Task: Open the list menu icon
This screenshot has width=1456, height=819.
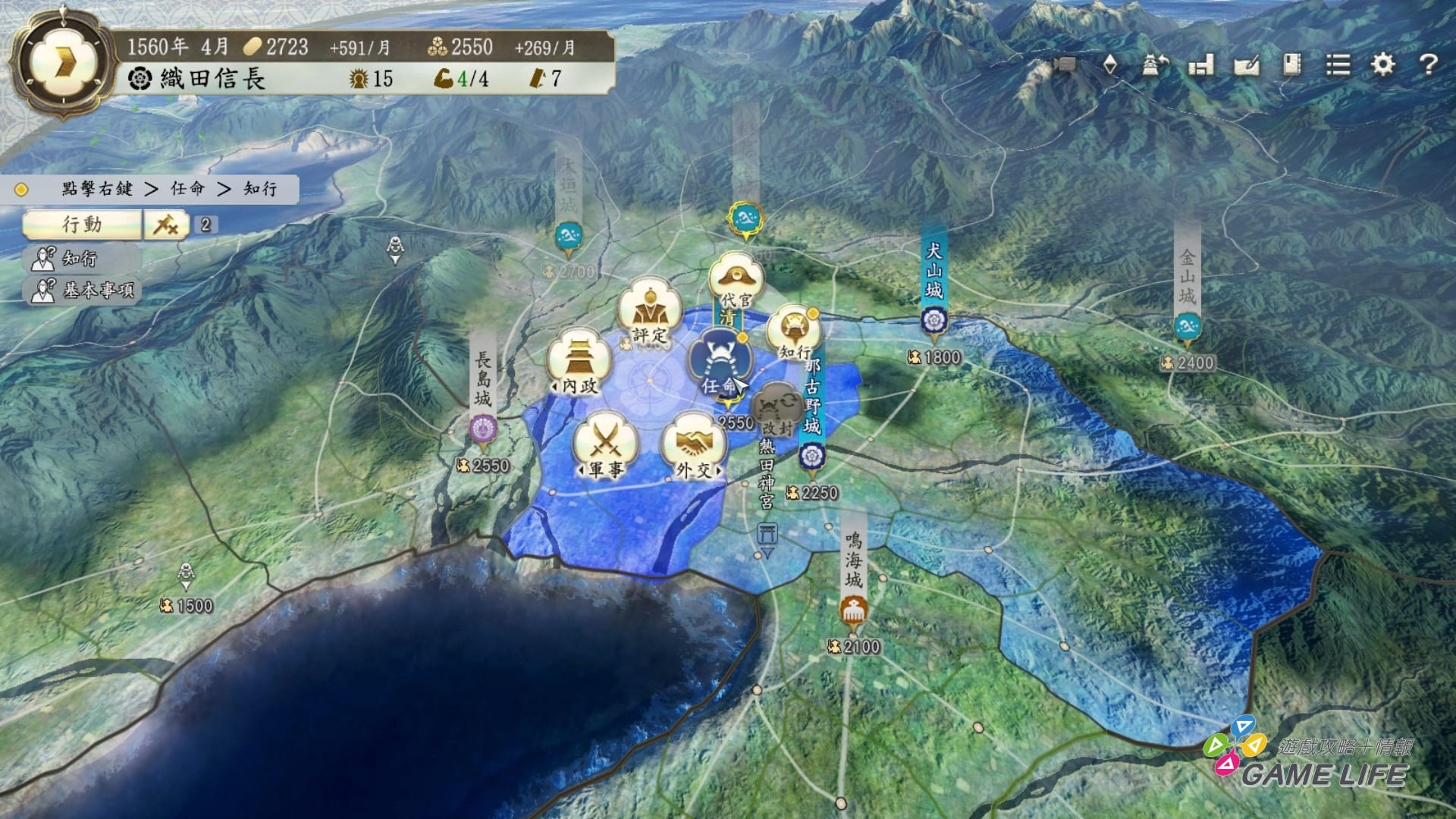Action: point(1338,64)
